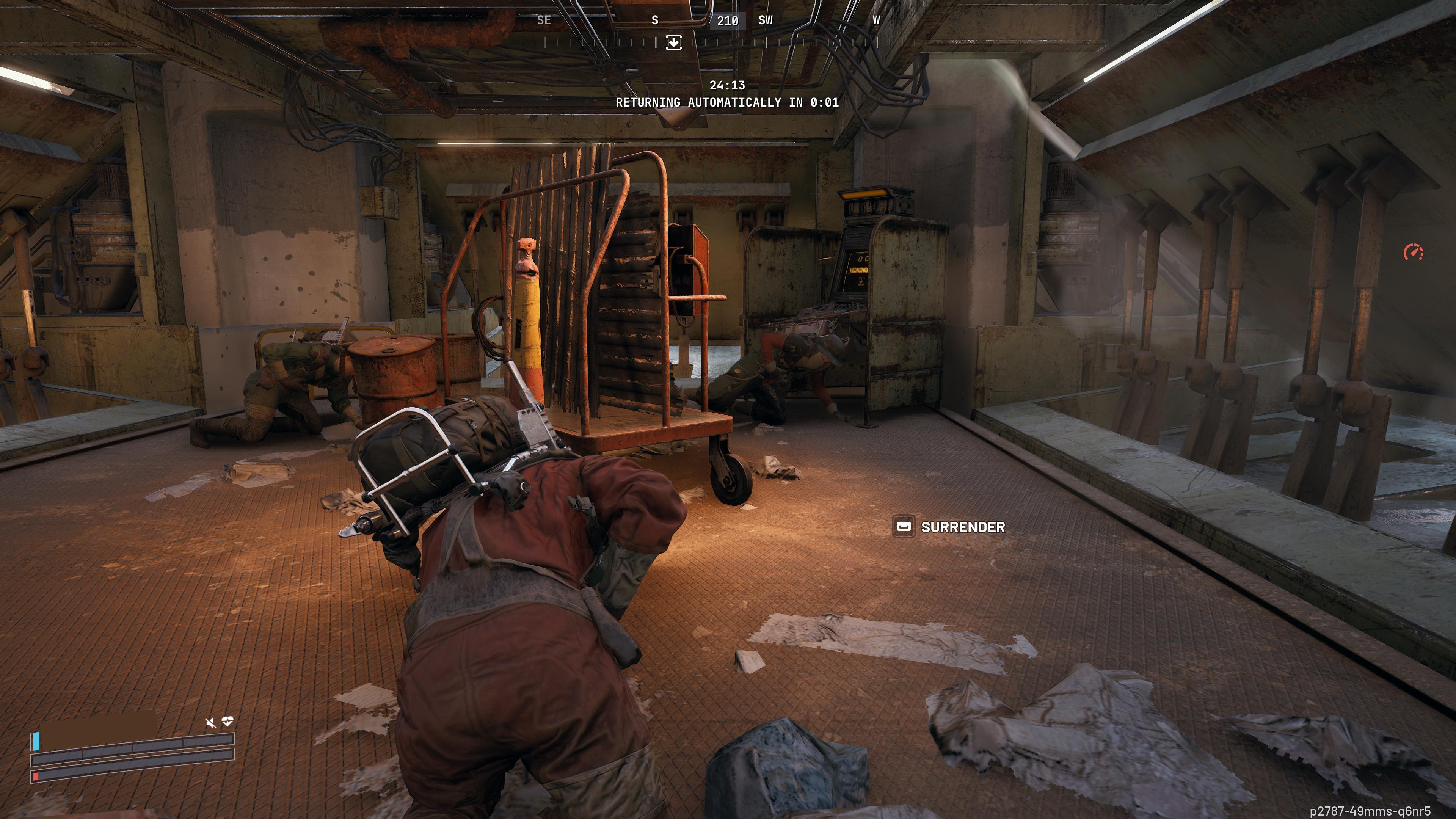Click the heart status icon

coord(228,722)
